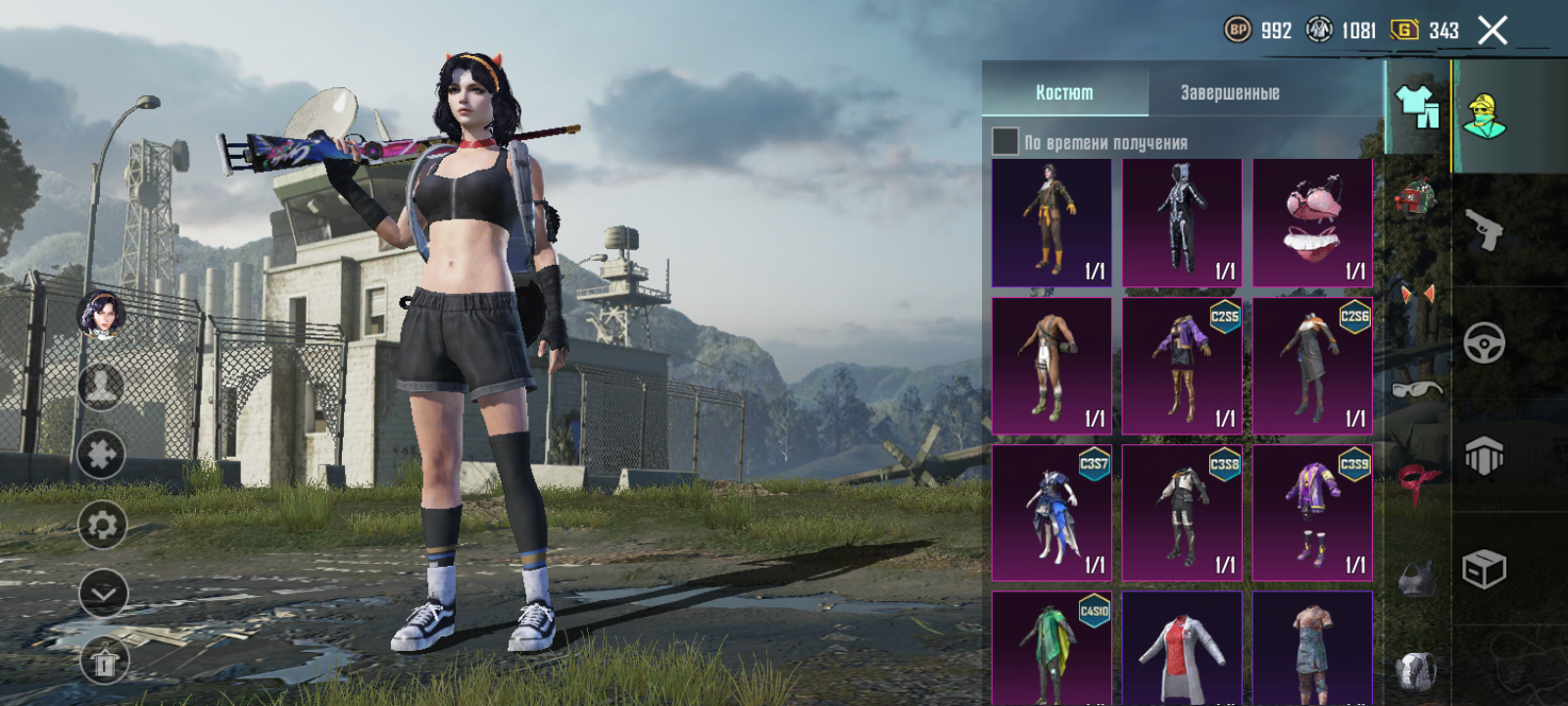Pick the C2S6 outfit slot
The height and width of the screenshot is (706, 1568).
pyautogui.click(x=1312, y=366)
